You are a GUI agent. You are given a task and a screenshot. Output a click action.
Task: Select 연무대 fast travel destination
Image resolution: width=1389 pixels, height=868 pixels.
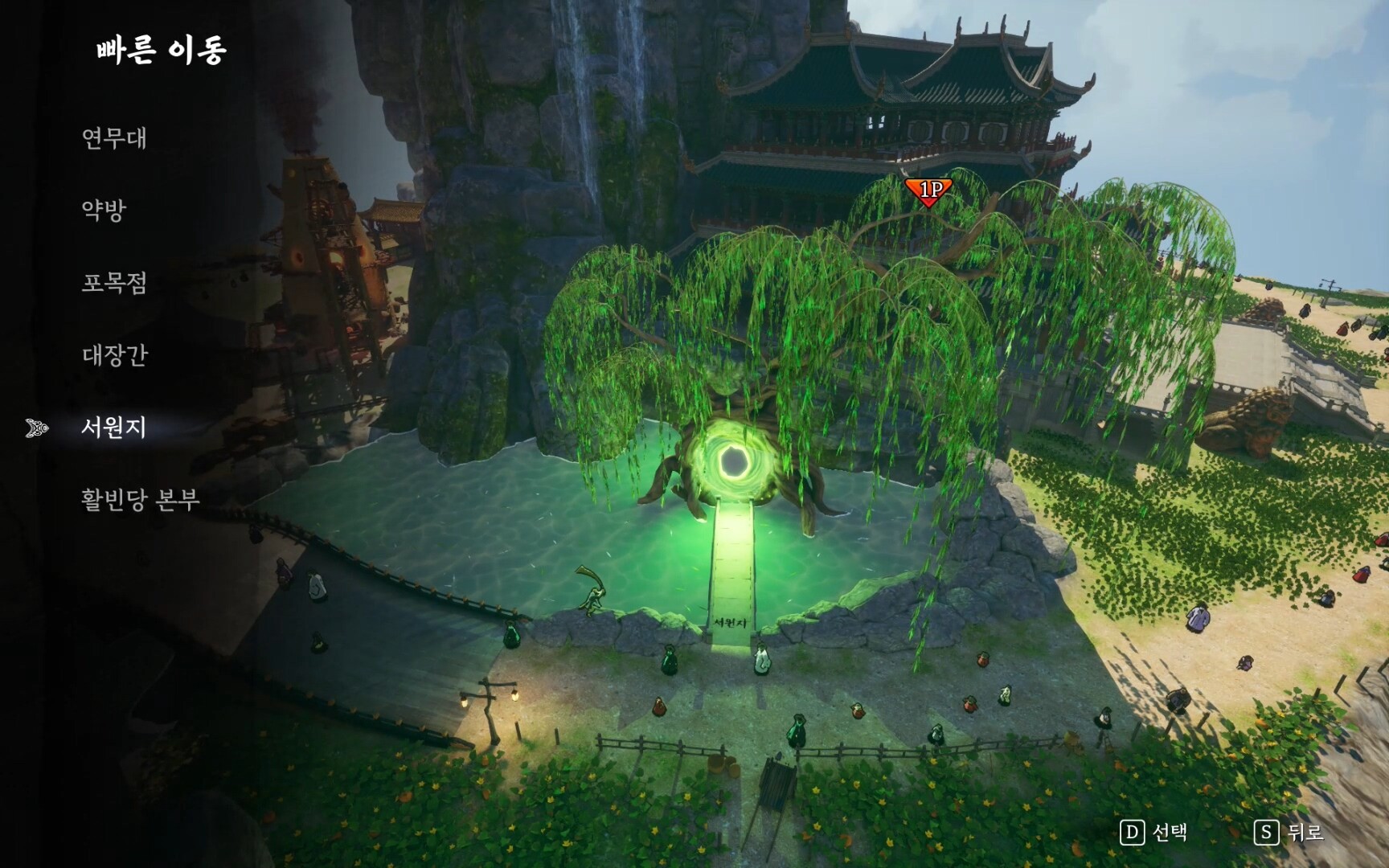click(x=114, y=138)
